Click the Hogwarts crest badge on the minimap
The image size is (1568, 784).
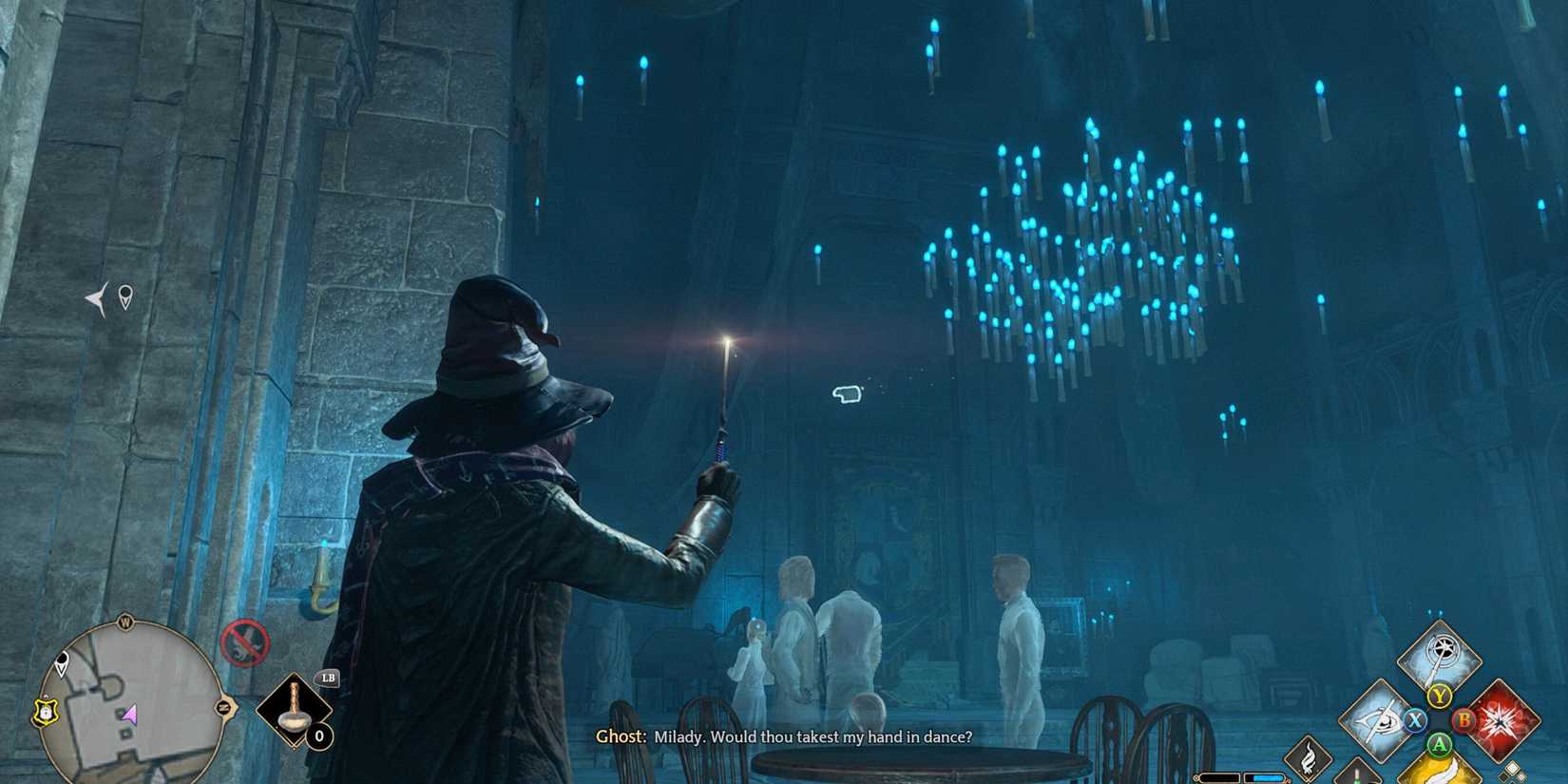(45, 712)
